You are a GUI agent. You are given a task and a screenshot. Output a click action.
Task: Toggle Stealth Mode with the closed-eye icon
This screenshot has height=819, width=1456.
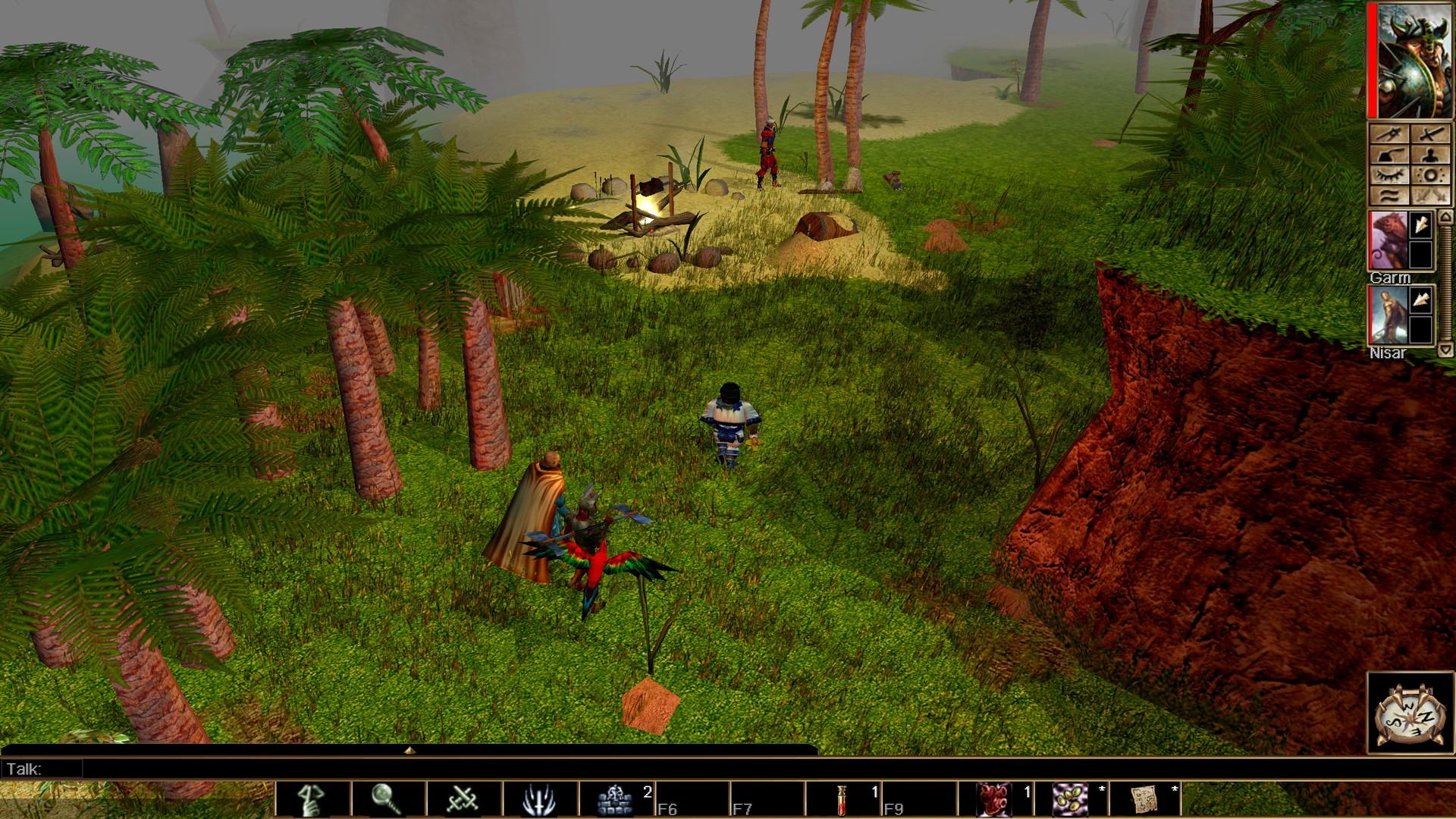(1389, 175)
